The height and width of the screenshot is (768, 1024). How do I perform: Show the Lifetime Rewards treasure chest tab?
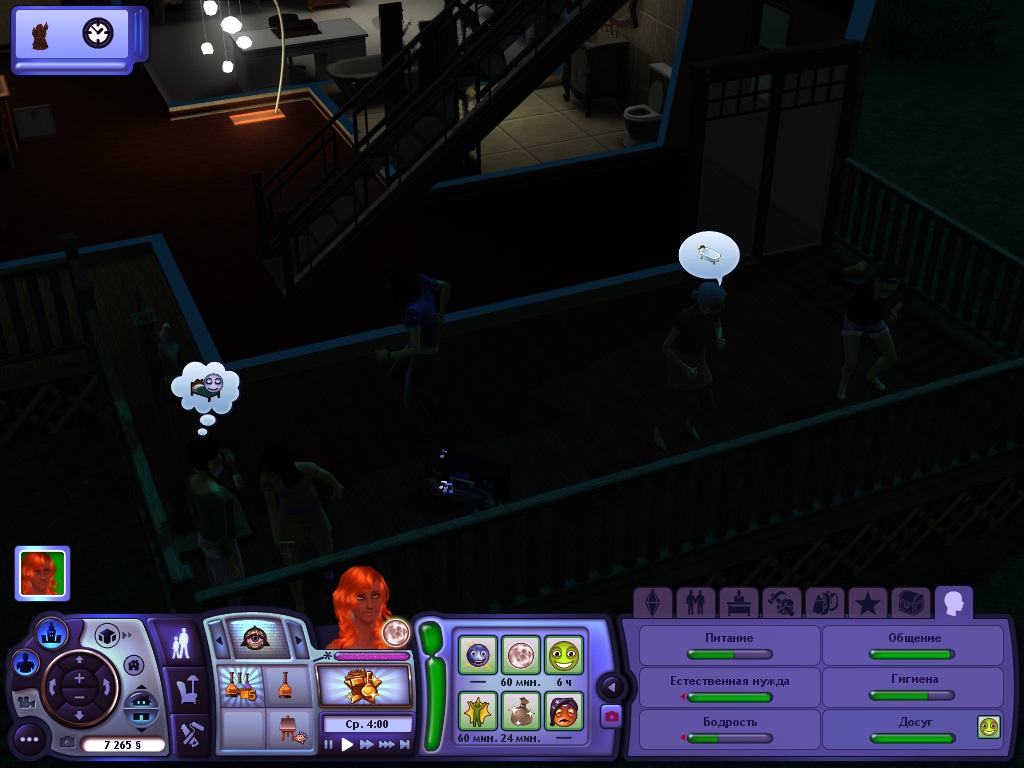coord(911,602)
